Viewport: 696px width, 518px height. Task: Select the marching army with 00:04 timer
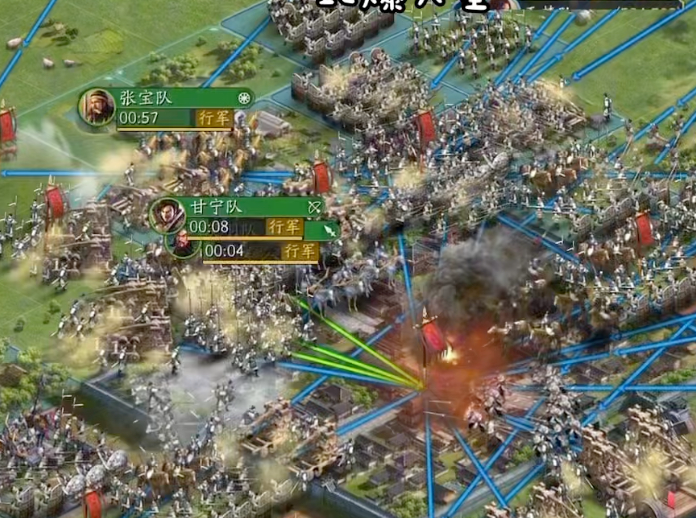(260, 251)
